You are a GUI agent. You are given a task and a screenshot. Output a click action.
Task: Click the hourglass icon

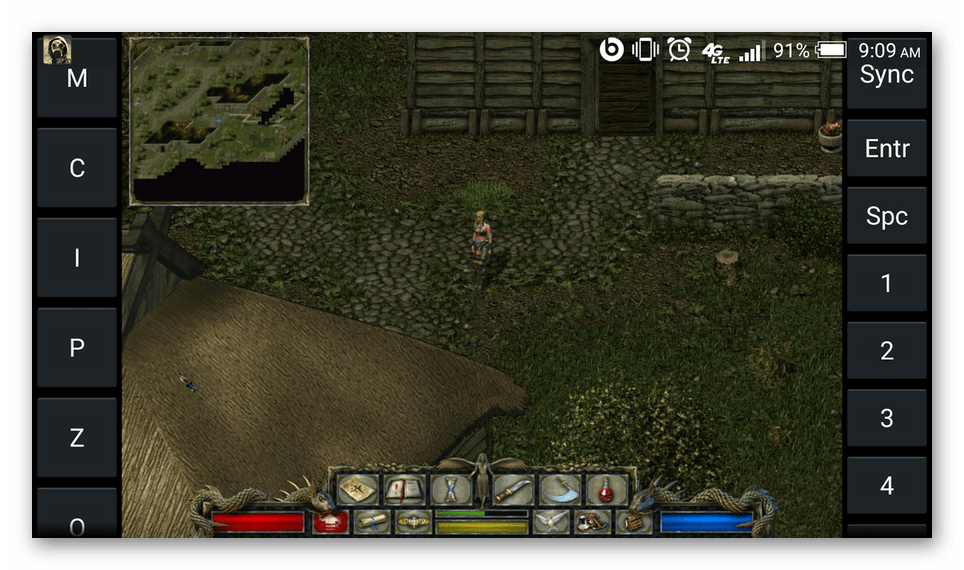point(450,489)
